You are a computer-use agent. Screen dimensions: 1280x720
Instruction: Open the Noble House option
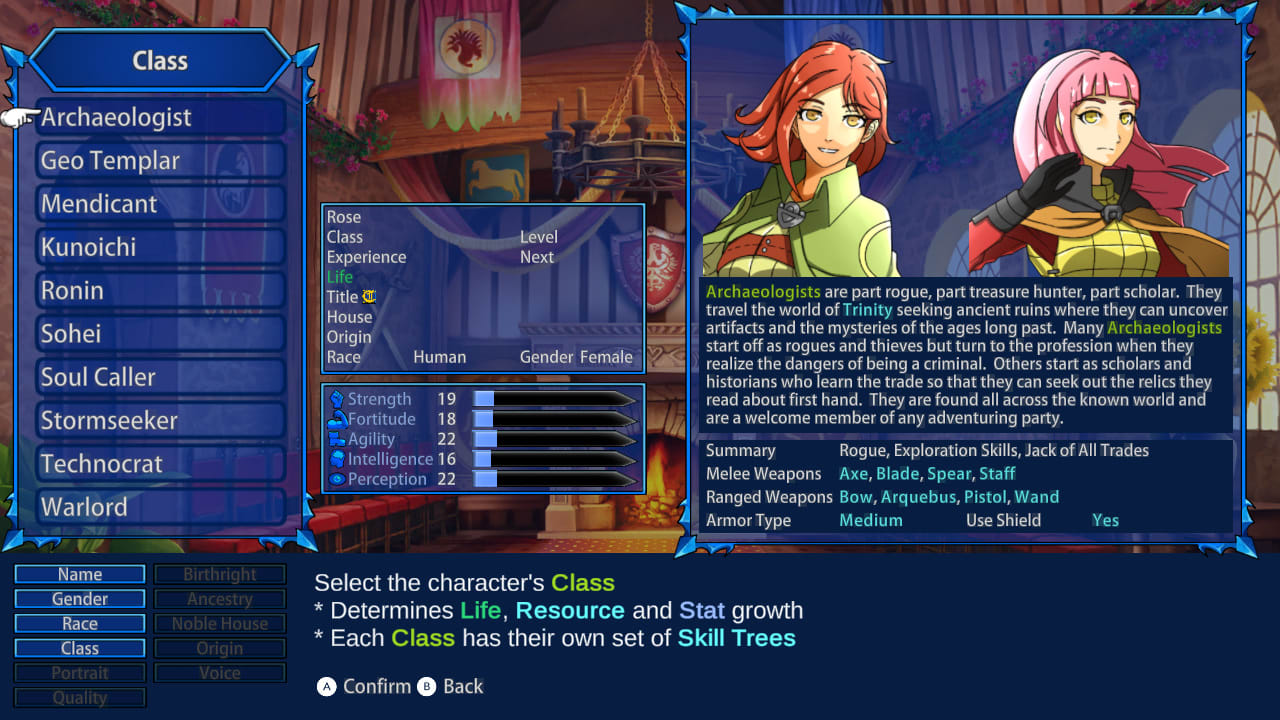[x=220, y=623]
